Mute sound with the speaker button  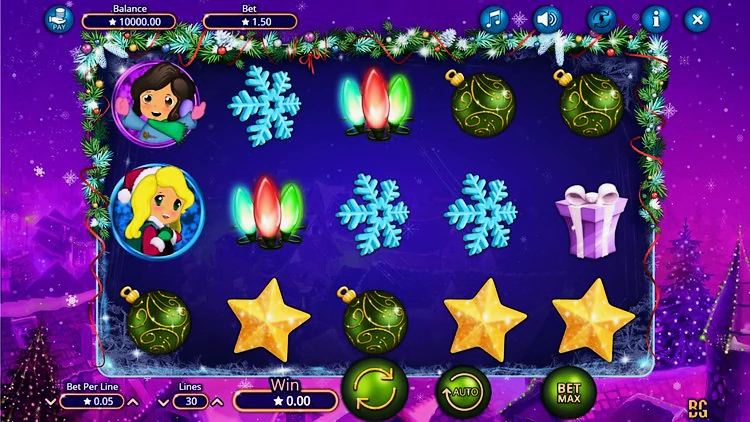point(546,19)
